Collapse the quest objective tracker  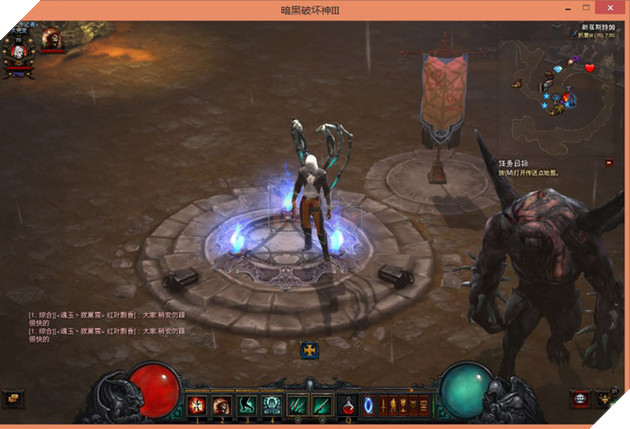point(610,162)
